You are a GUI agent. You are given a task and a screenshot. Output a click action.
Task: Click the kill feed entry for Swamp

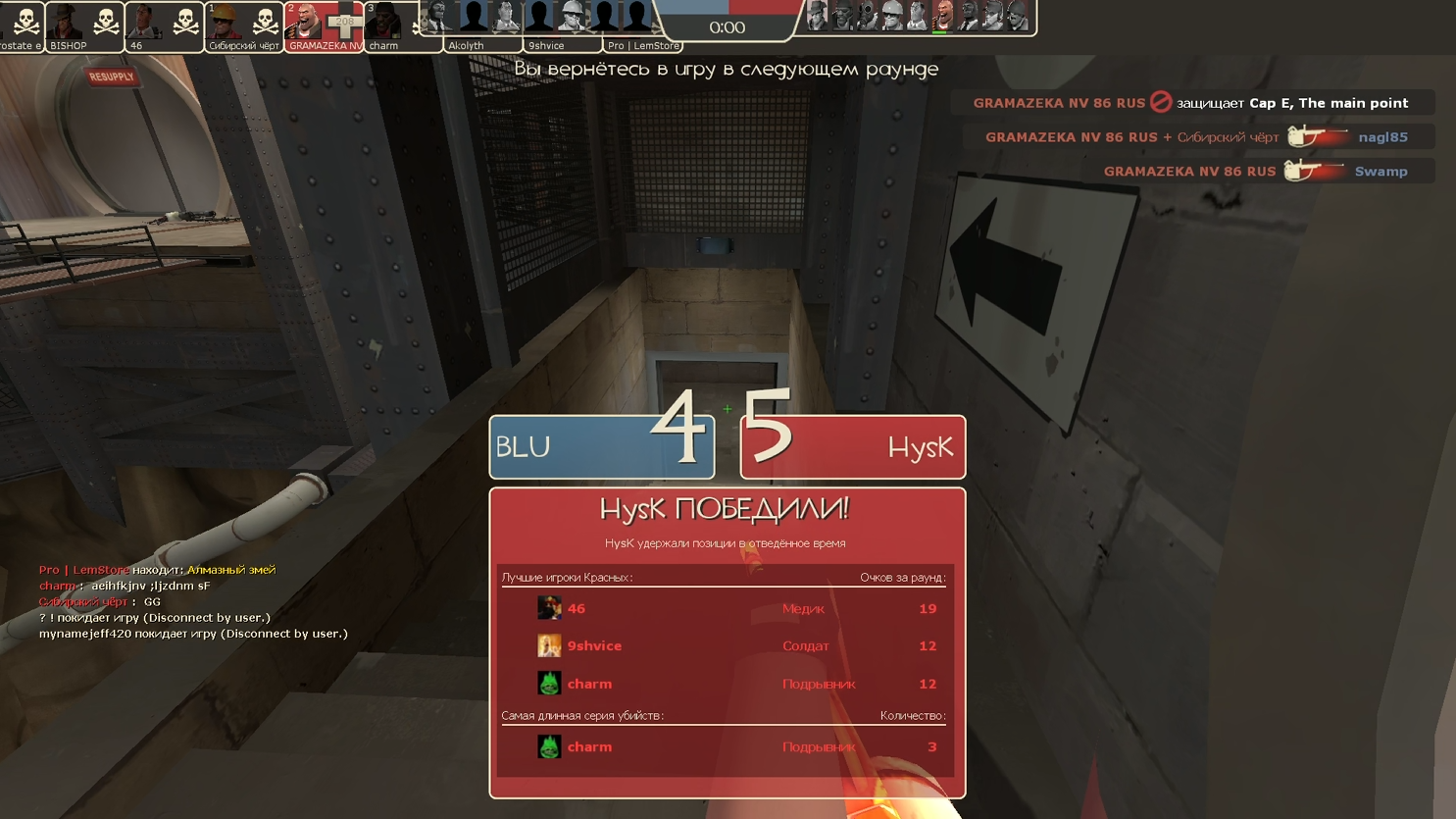1257,172
